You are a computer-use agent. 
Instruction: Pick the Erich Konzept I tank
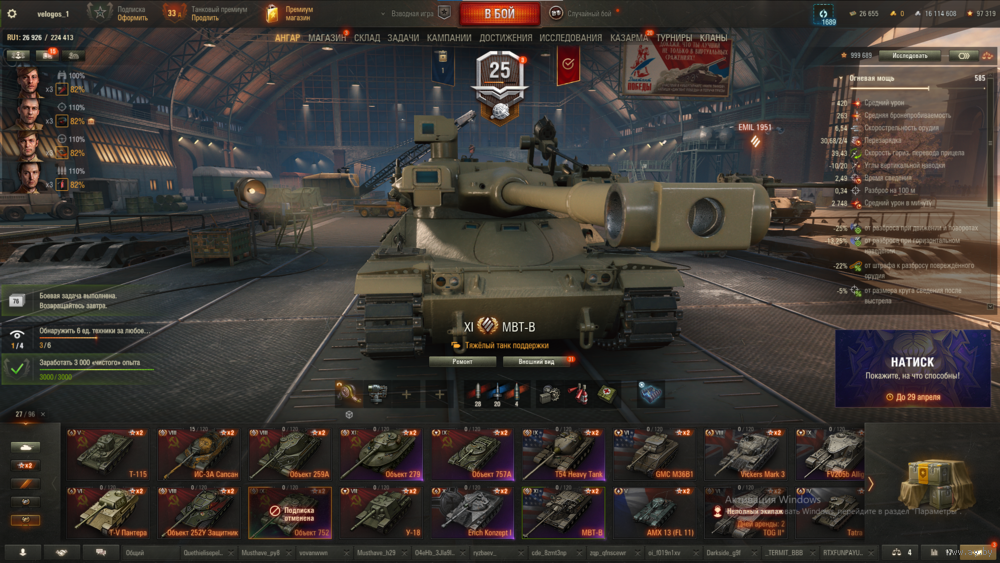click(472, 512)
